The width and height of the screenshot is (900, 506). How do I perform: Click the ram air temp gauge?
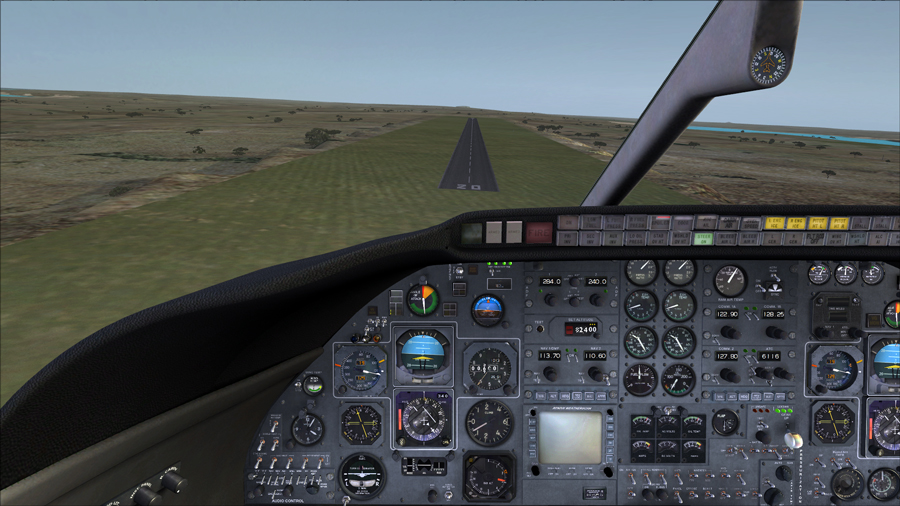click(730, 281)
